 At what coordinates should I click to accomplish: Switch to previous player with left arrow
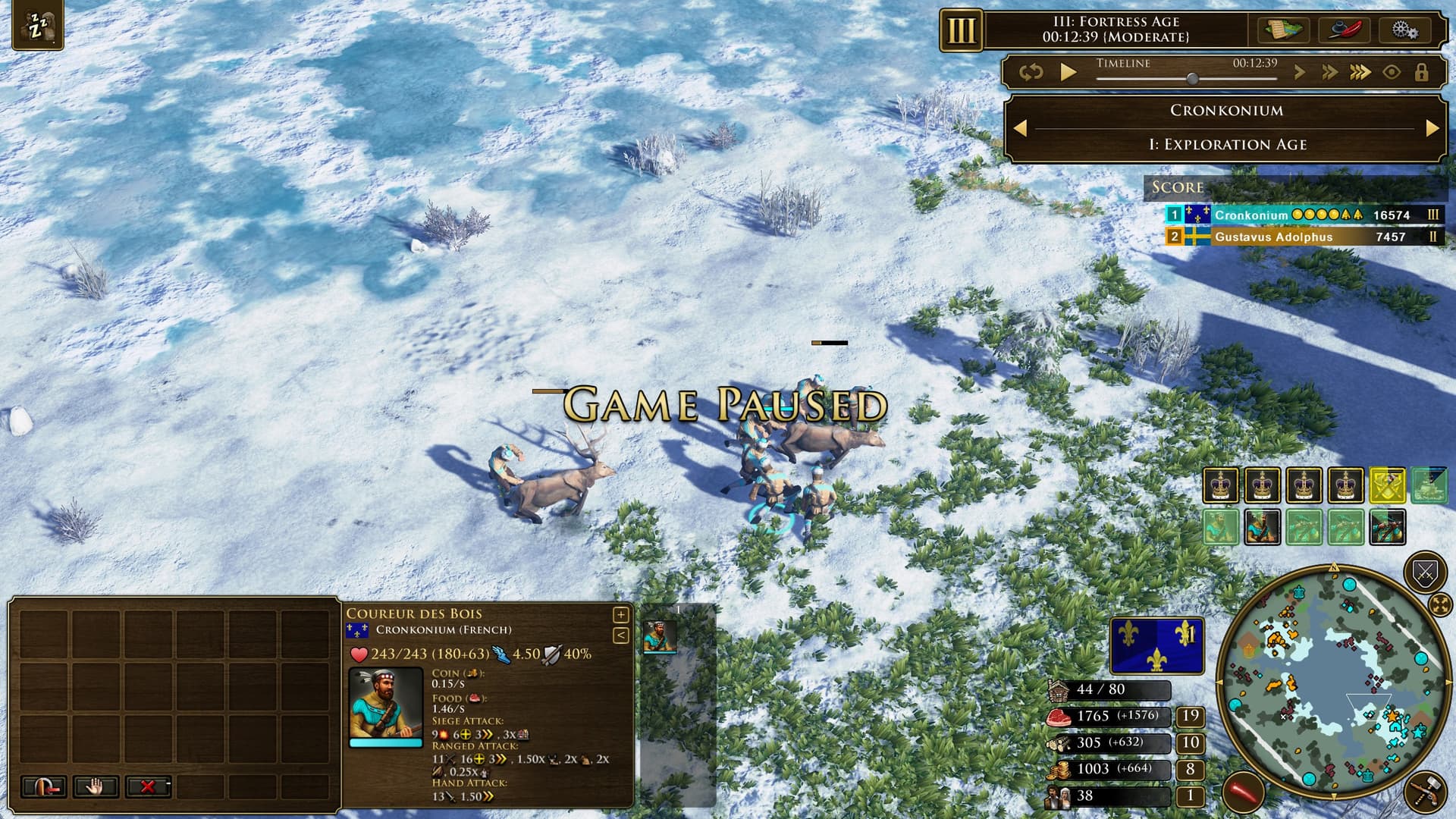(x=1021, y=128)
